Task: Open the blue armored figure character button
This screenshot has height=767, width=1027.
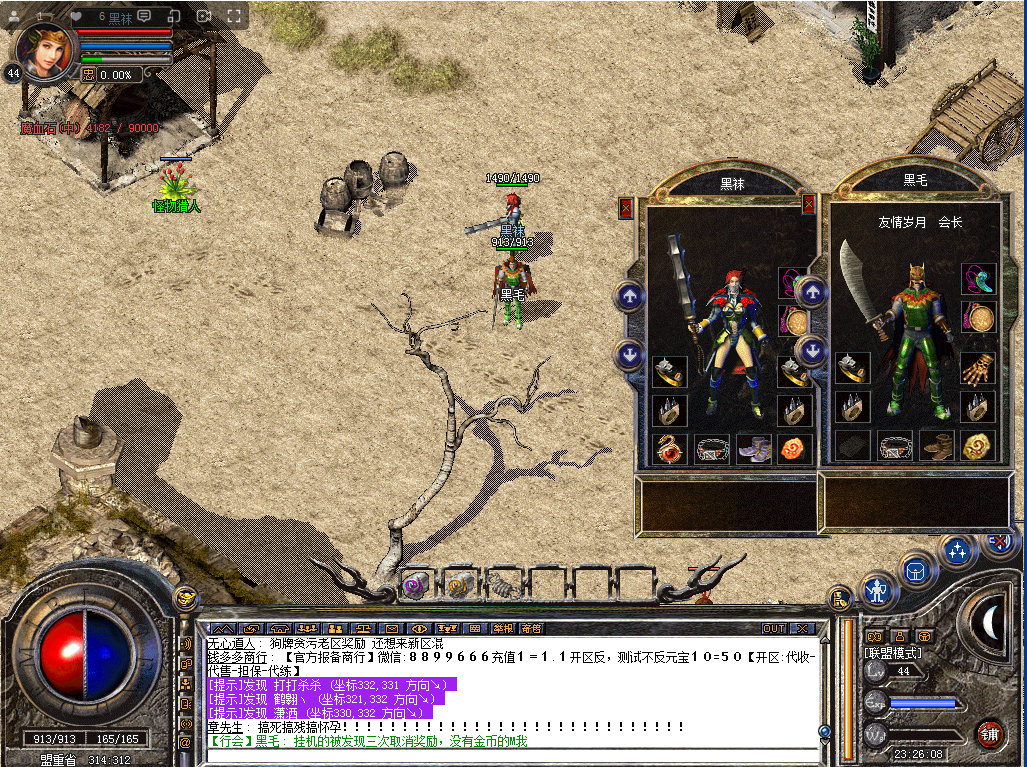Action: (x=878, y=590)
